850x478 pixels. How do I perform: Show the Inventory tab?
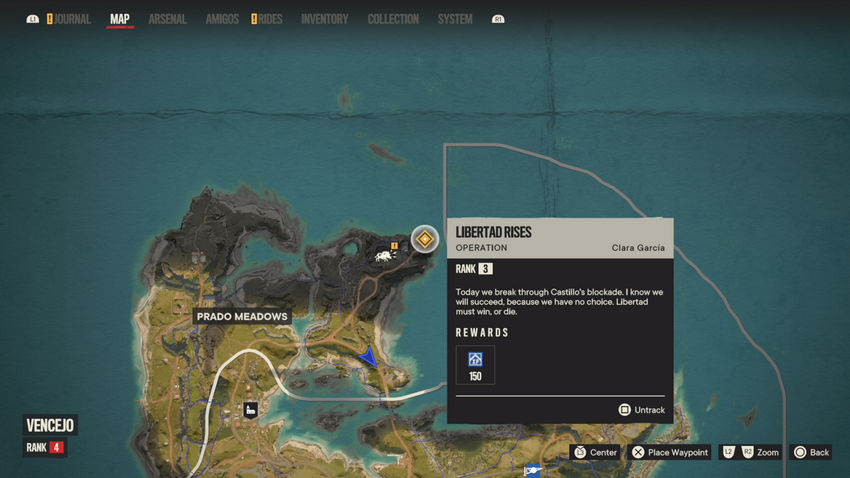(x=324, y=19)
